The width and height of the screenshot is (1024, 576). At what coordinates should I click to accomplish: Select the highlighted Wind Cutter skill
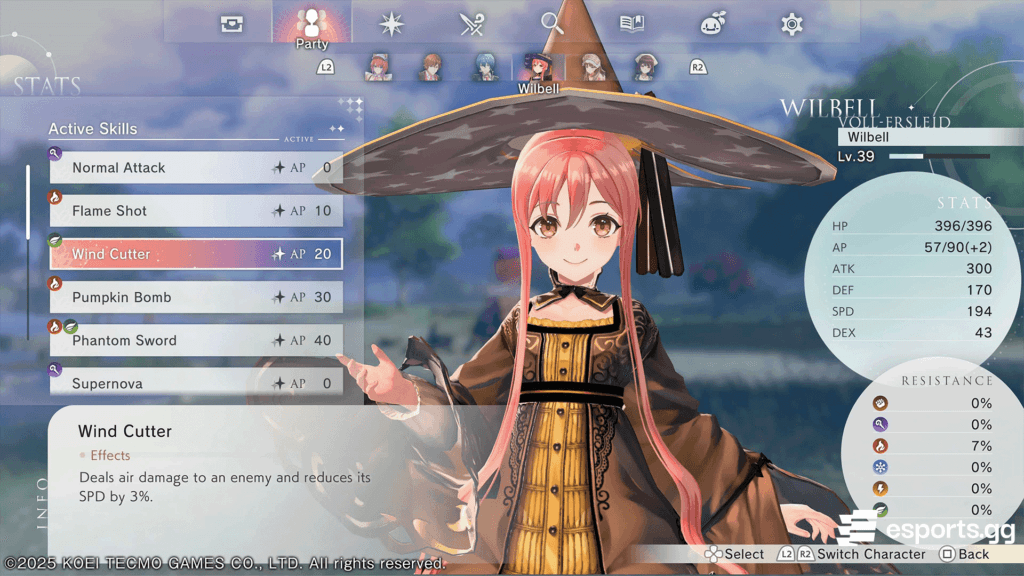coord(196,254)
